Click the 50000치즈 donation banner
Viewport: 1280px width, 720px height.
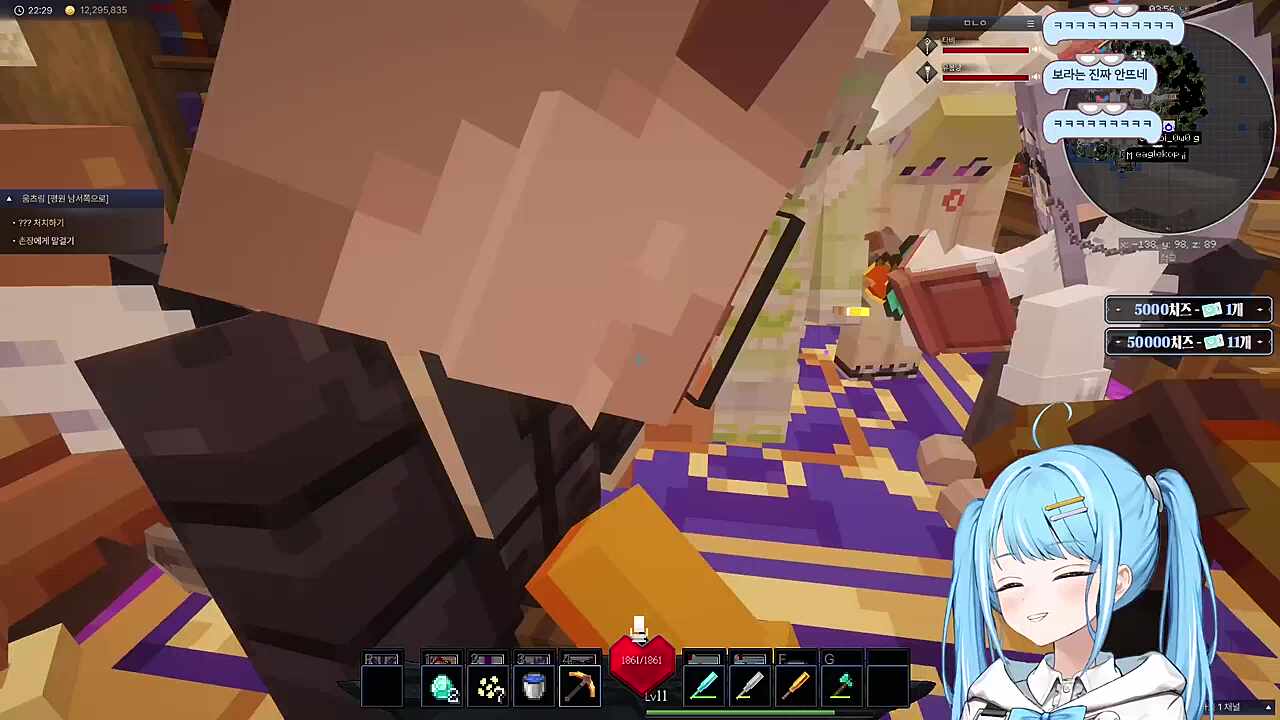pos(1188,342)
